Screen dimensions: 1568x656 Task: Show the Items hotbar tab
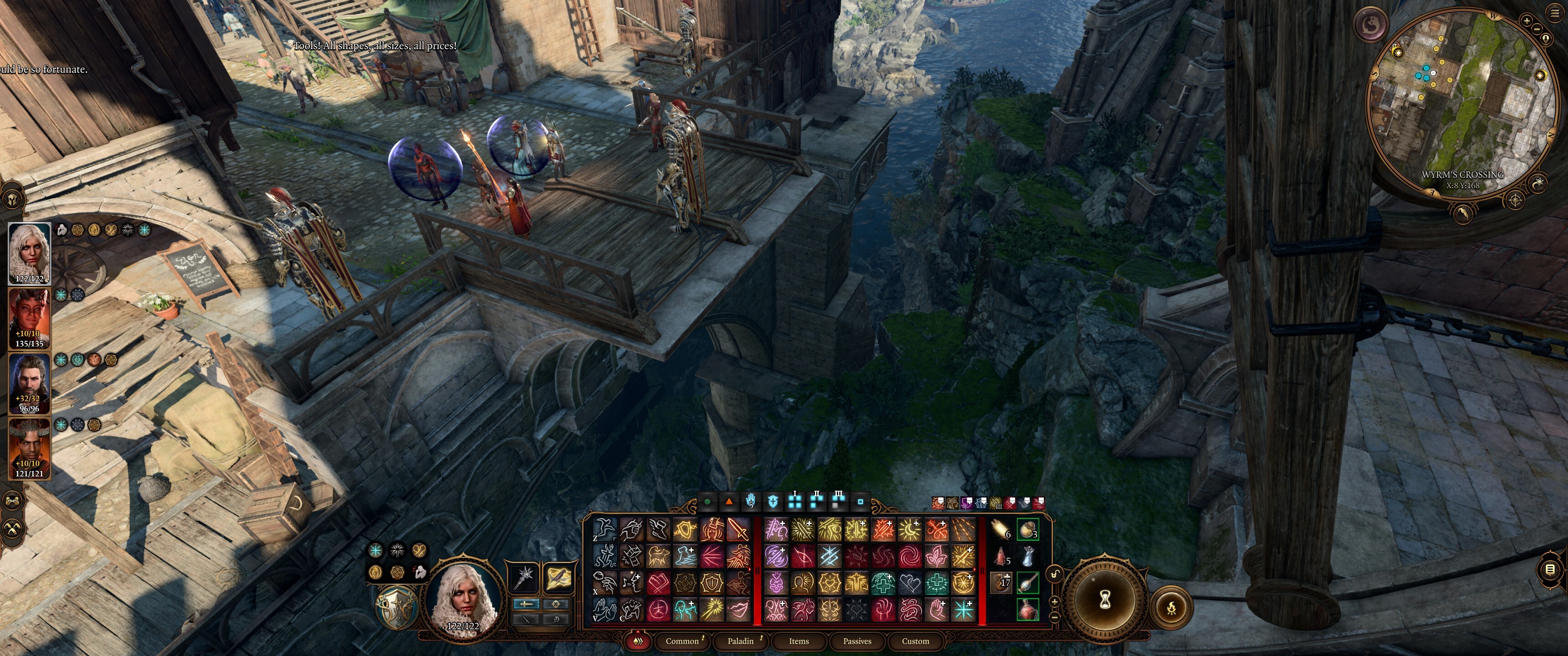point(799,641)
